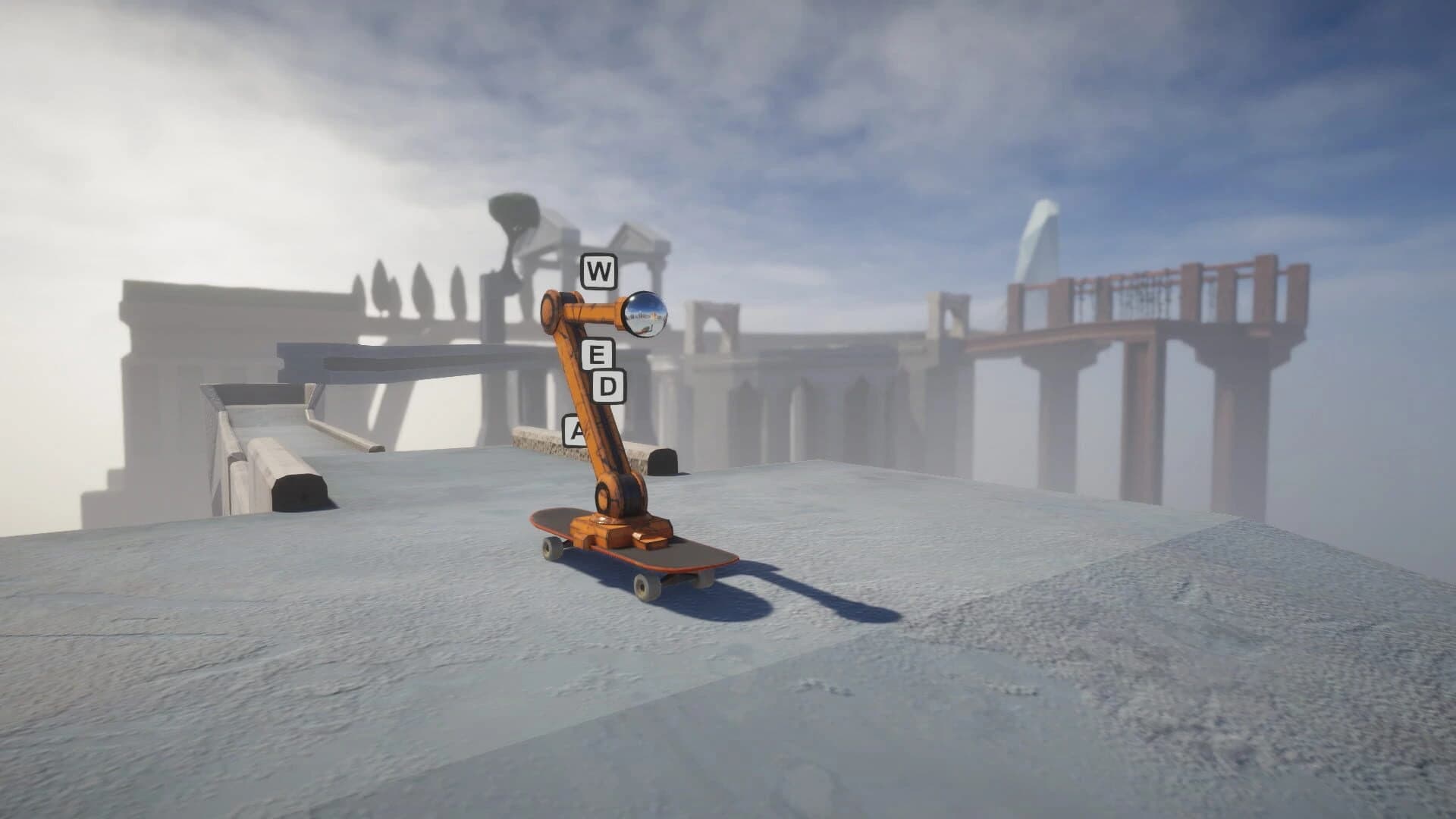1456x819 pixels.
Task: Select the chrome ball on the robot arm
Action: click(644, 314)
